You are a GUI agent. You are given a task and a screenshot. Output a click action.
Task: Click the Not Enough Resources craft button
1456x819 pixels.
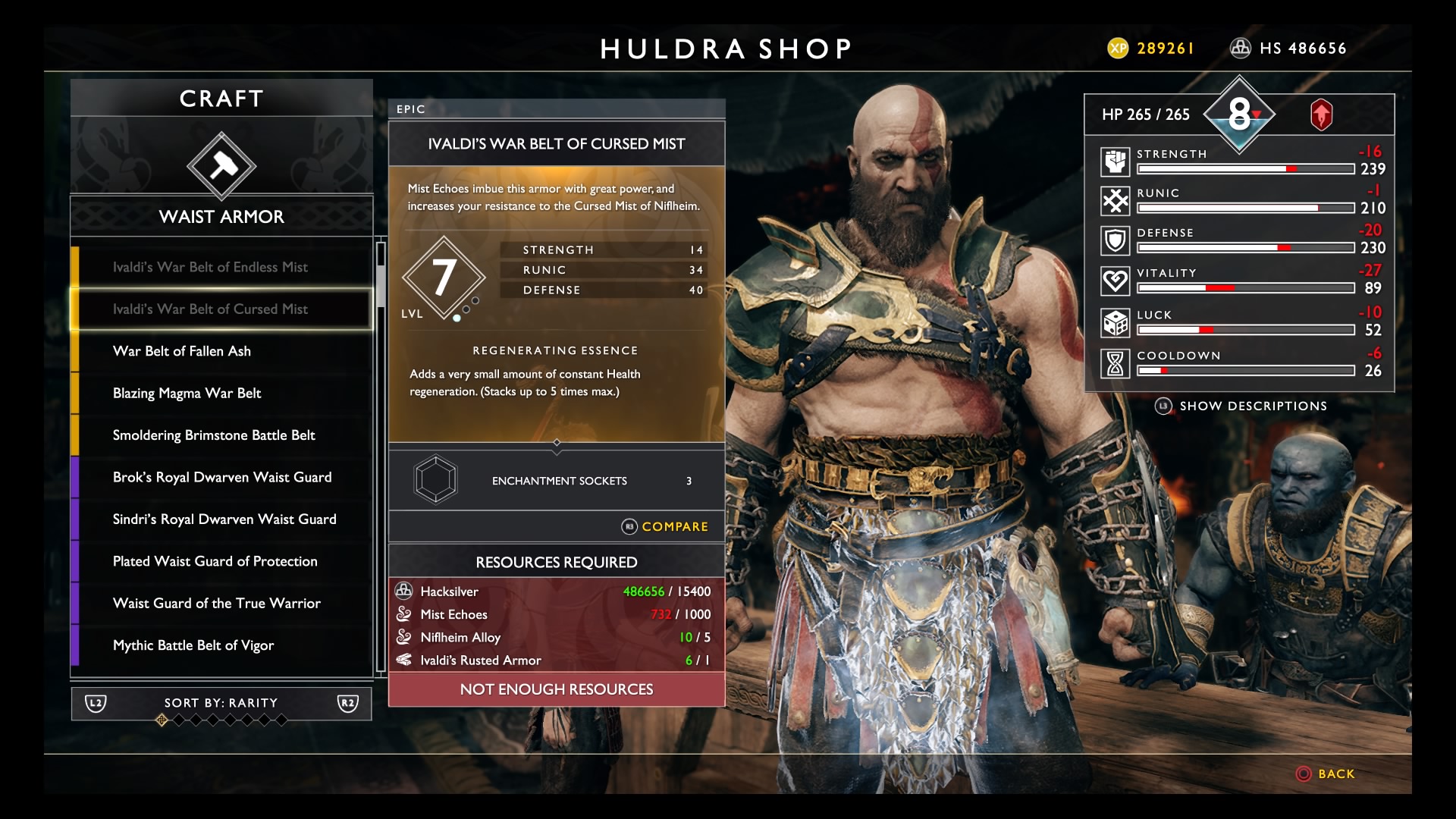pos(556,689)
